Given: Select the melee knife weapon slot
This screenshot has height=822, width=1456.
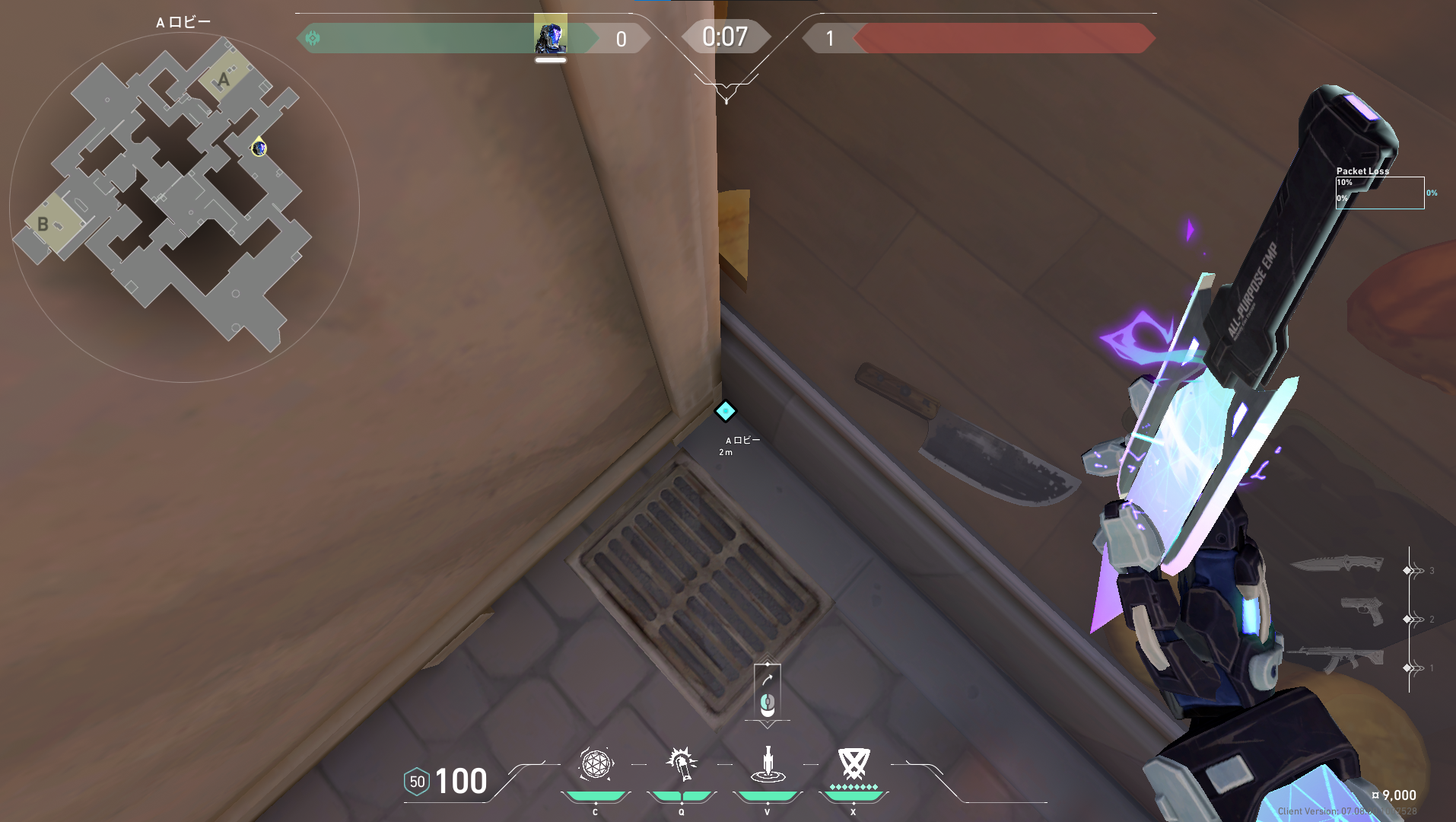Looking at the screenshot, I should (x=1337, y=564).
